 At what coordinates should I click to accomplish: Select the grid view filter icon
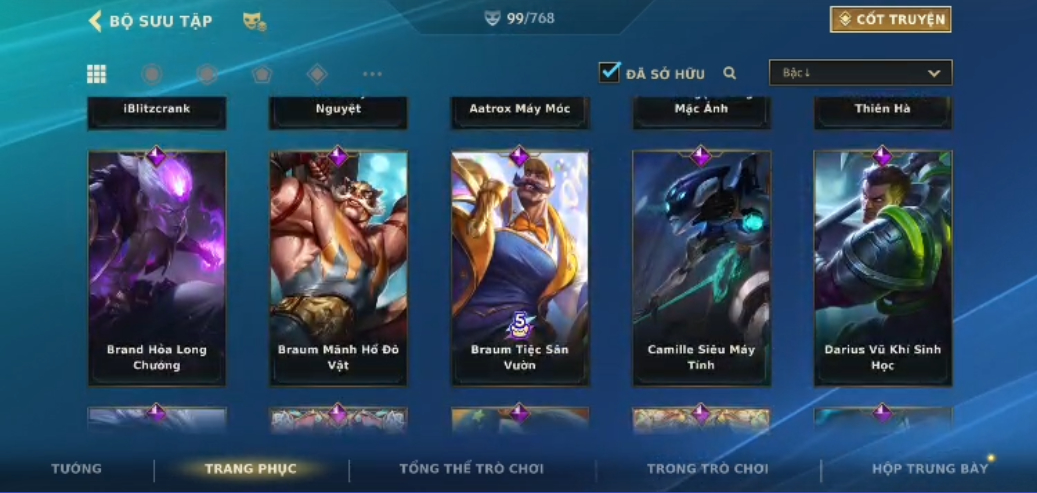point(97,74)
